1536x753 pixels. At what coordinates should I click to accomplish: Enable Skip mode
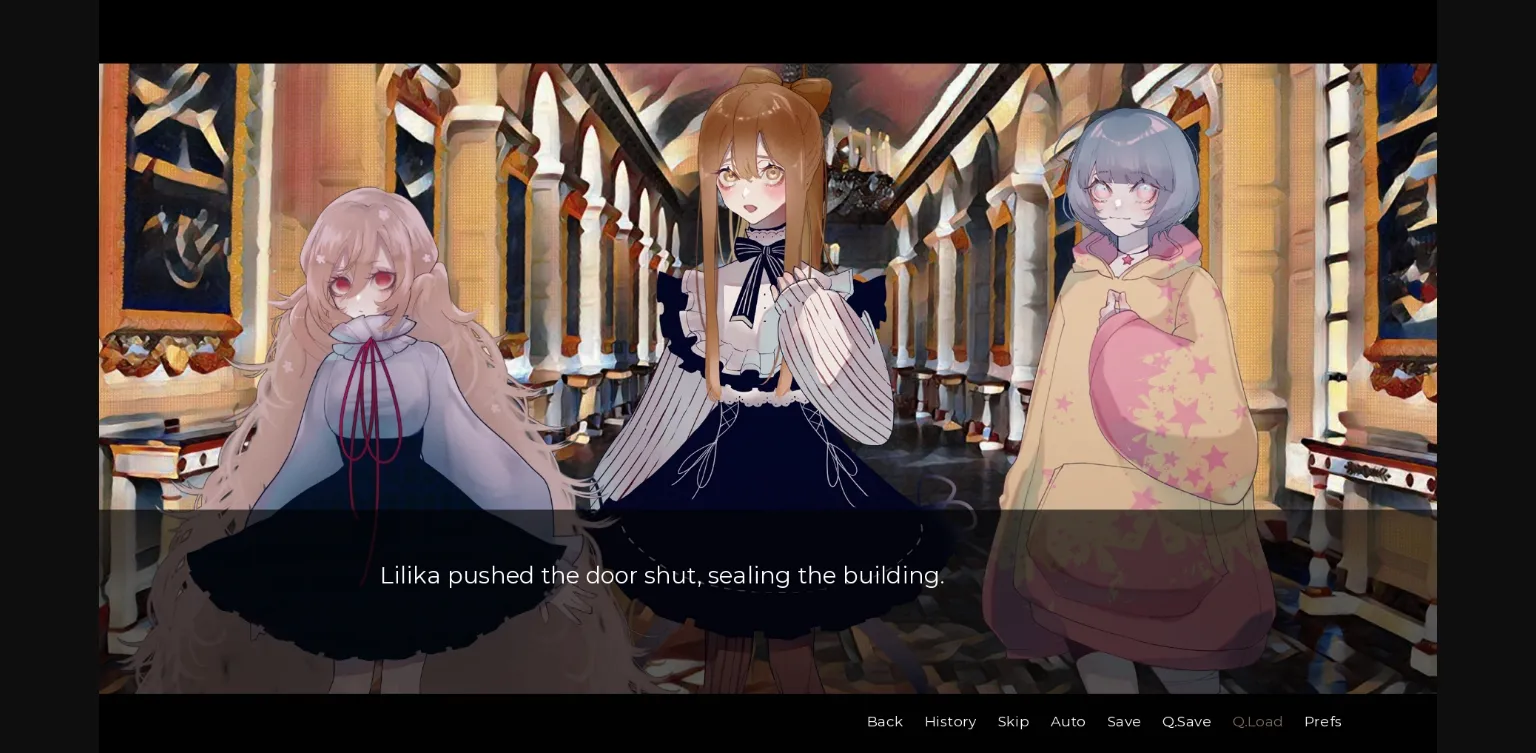coord(1013,721)
